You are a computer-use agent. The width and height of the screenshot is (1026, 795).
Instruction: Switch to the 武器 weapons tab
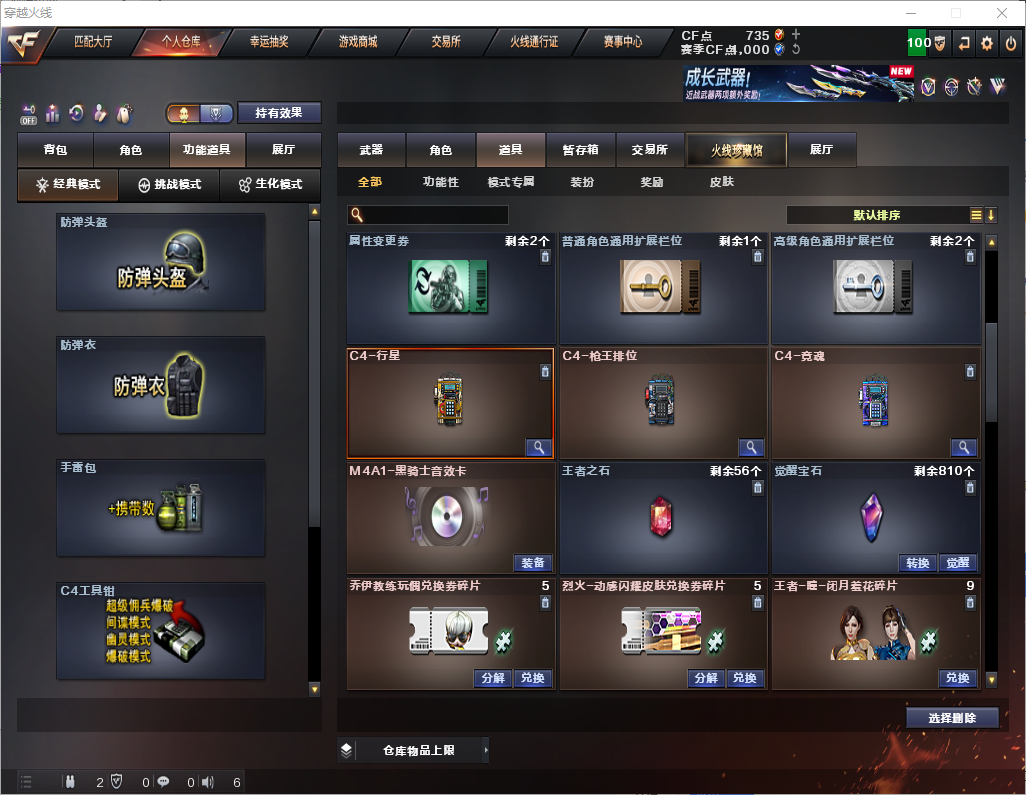371,150
